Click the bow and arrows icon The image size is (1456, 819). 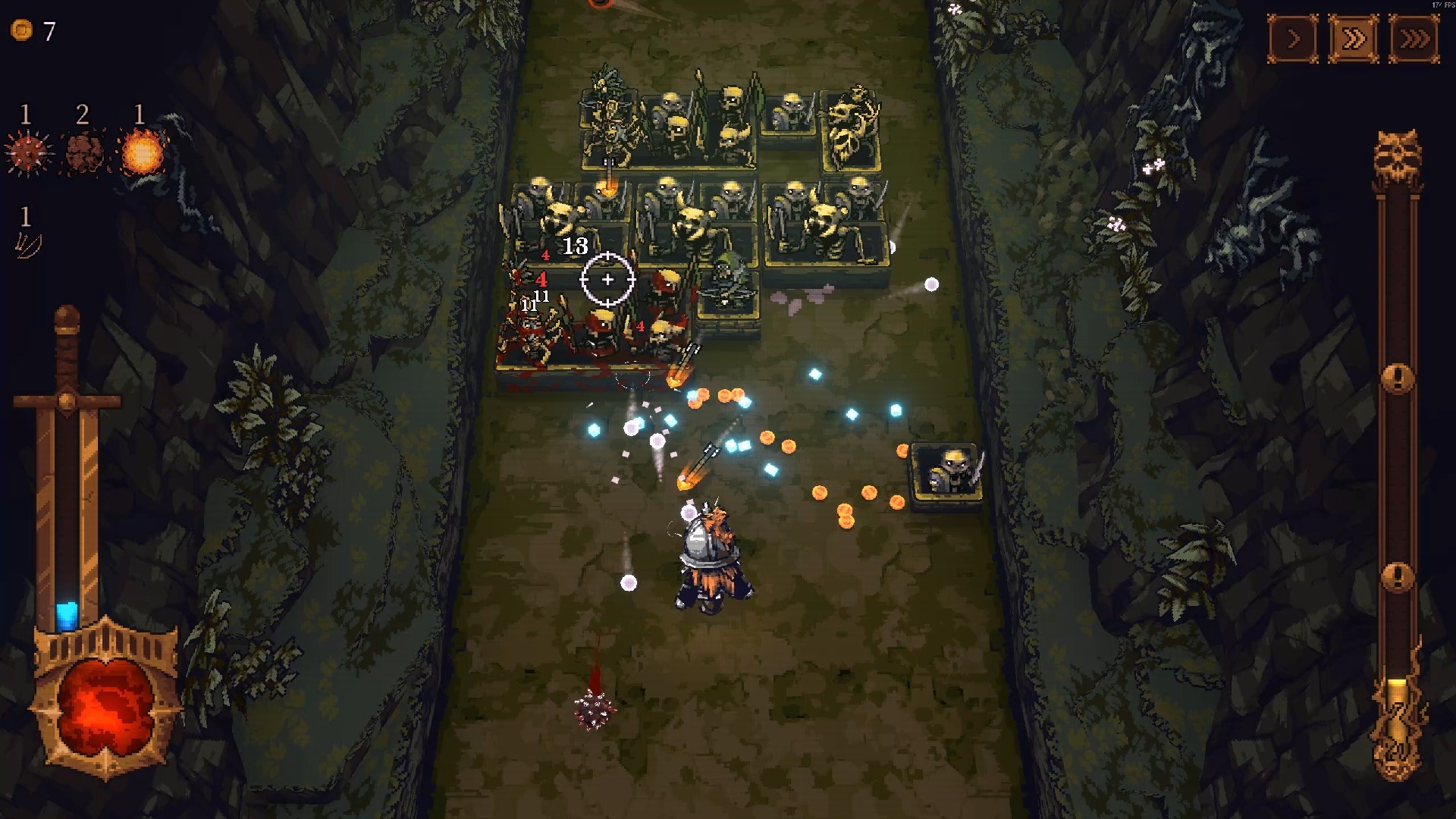27,245
